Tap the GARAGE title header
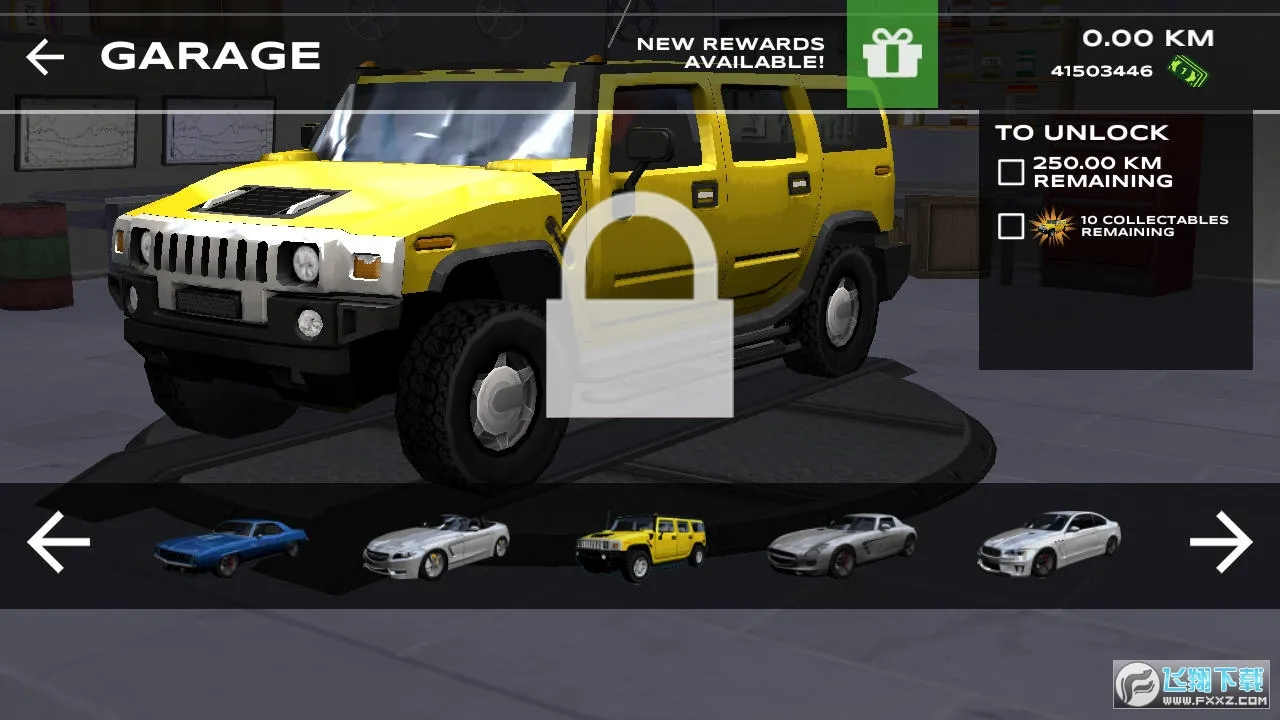The image size is (1280, 720). [x=210, y=55]
